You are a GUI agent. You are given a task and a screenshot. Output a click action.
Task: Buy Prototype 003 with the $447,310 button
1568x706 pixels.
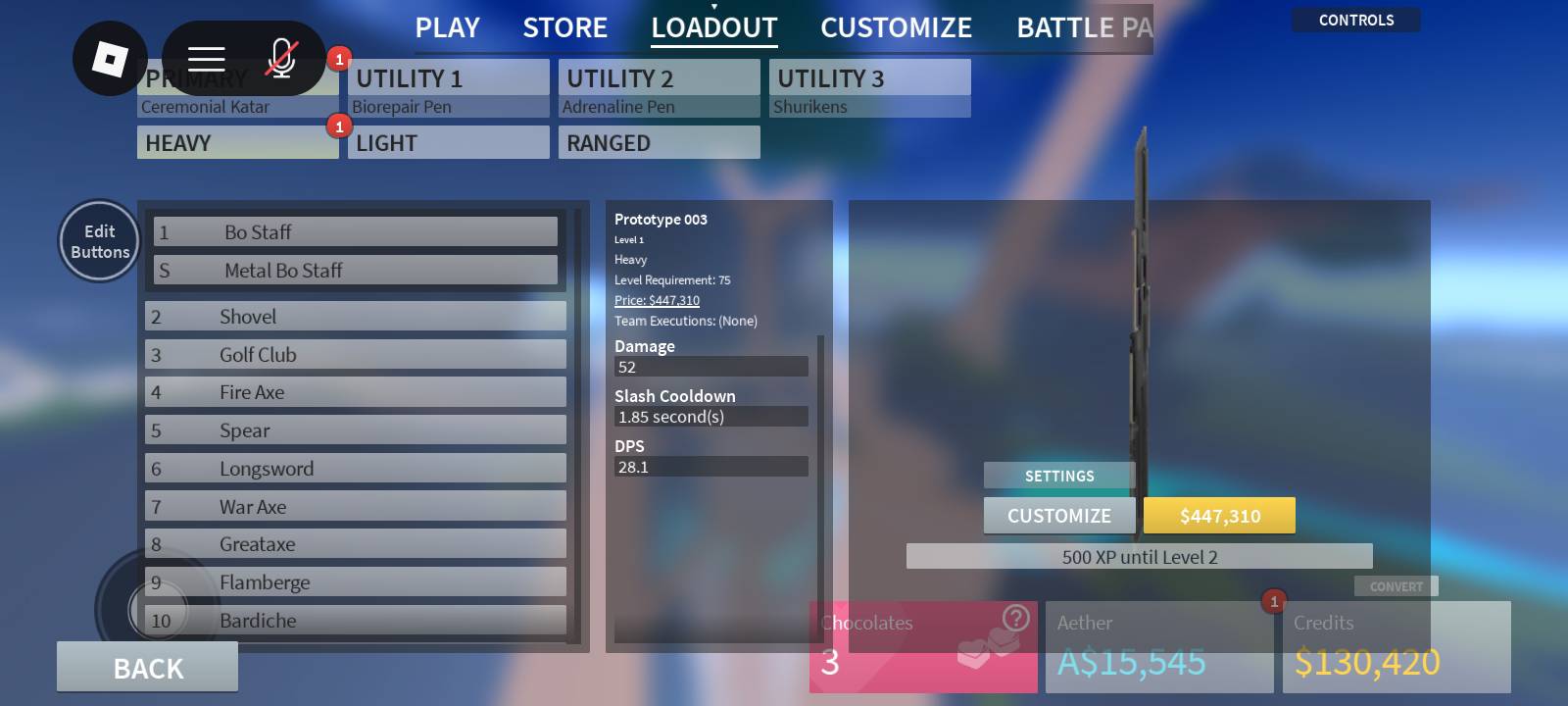click(1219, 515)
